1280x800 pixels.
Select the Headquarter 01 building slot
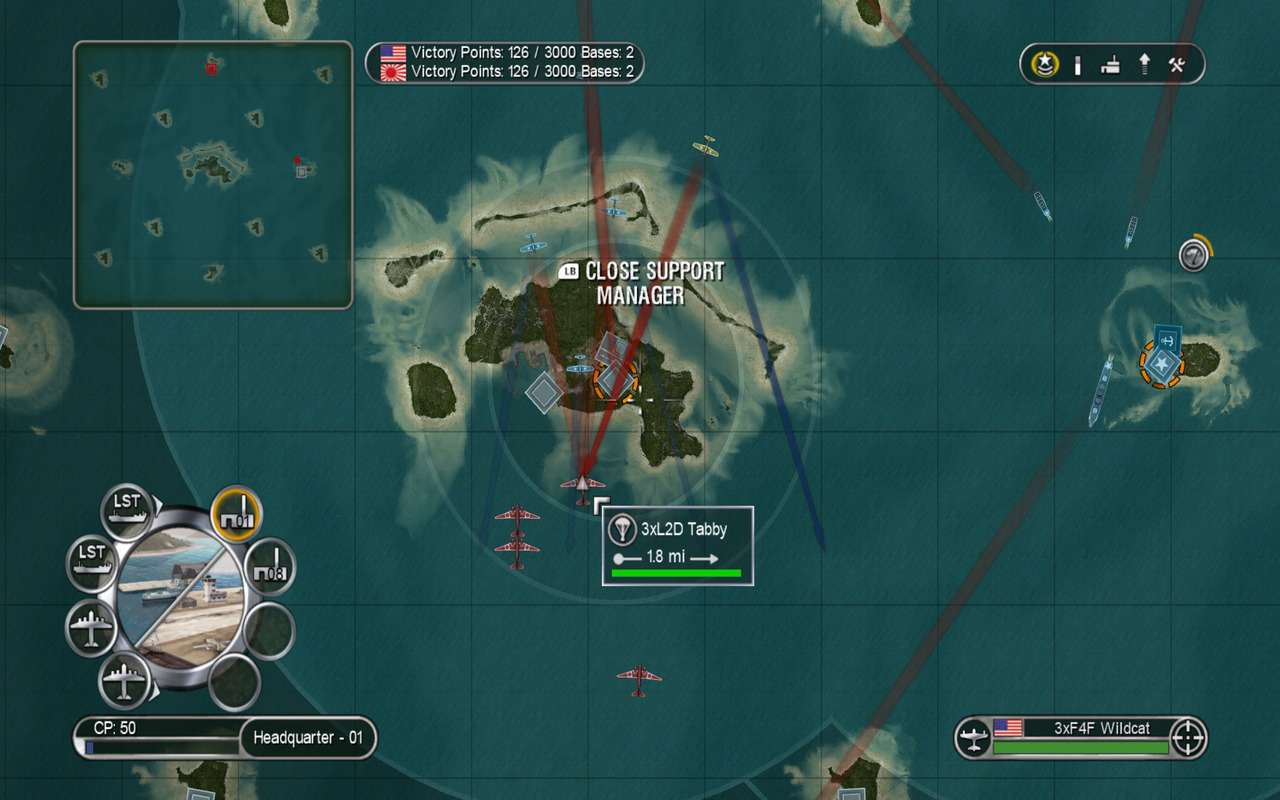coord(237,513)
